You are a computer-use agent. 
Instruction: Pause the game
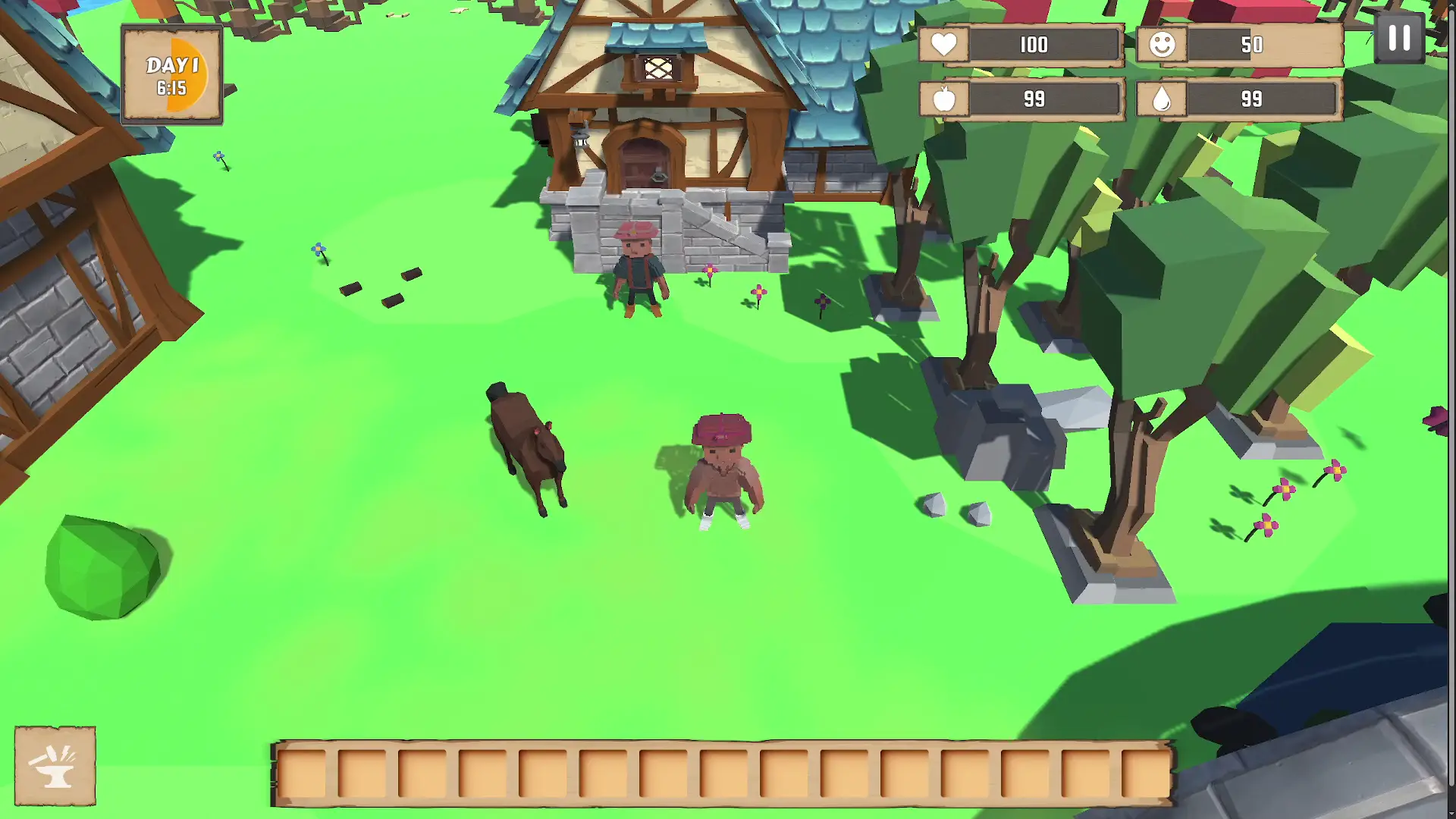point(1399,37)
